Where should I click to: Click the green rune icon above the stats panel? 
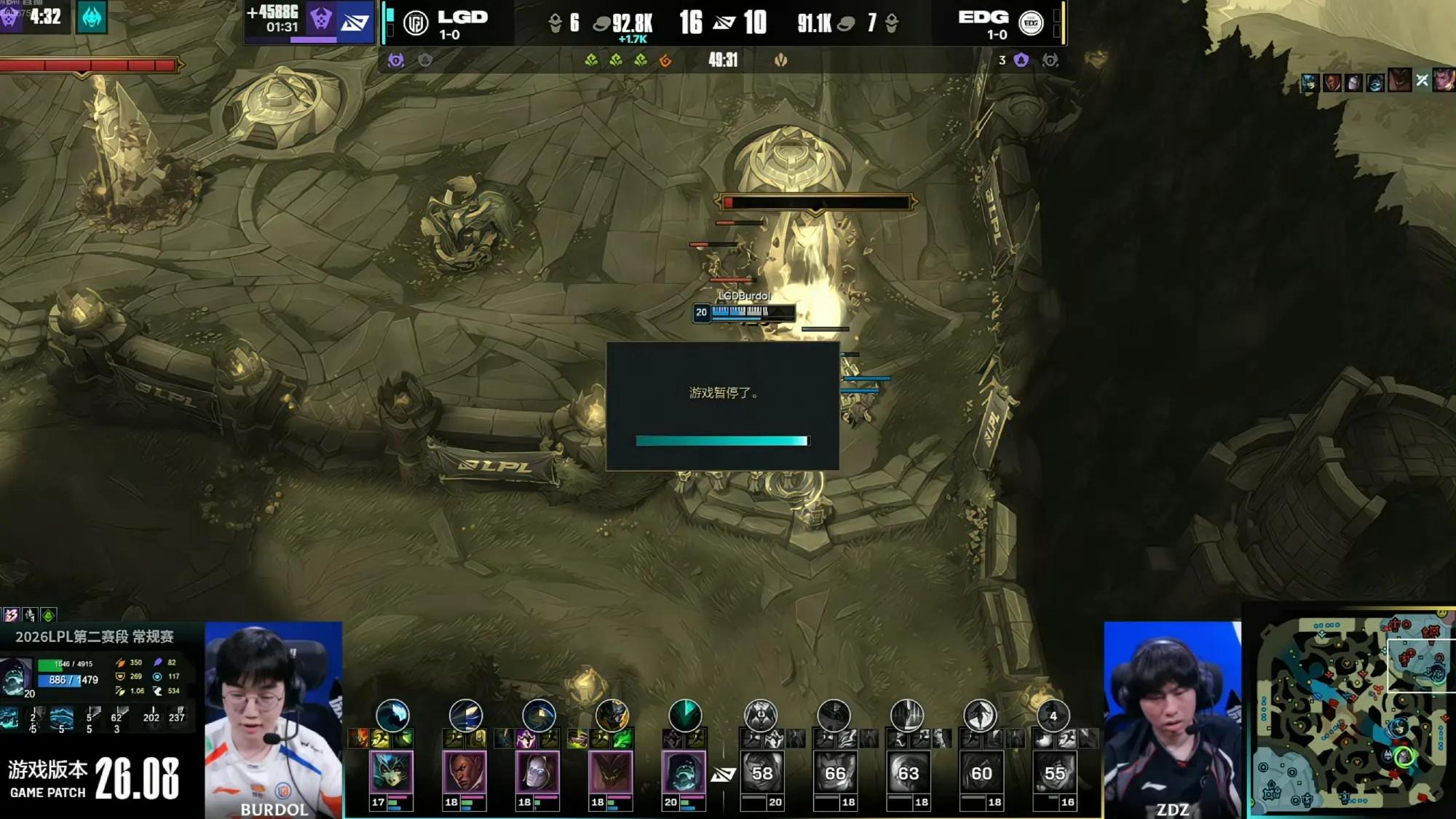tap(48, 615)
